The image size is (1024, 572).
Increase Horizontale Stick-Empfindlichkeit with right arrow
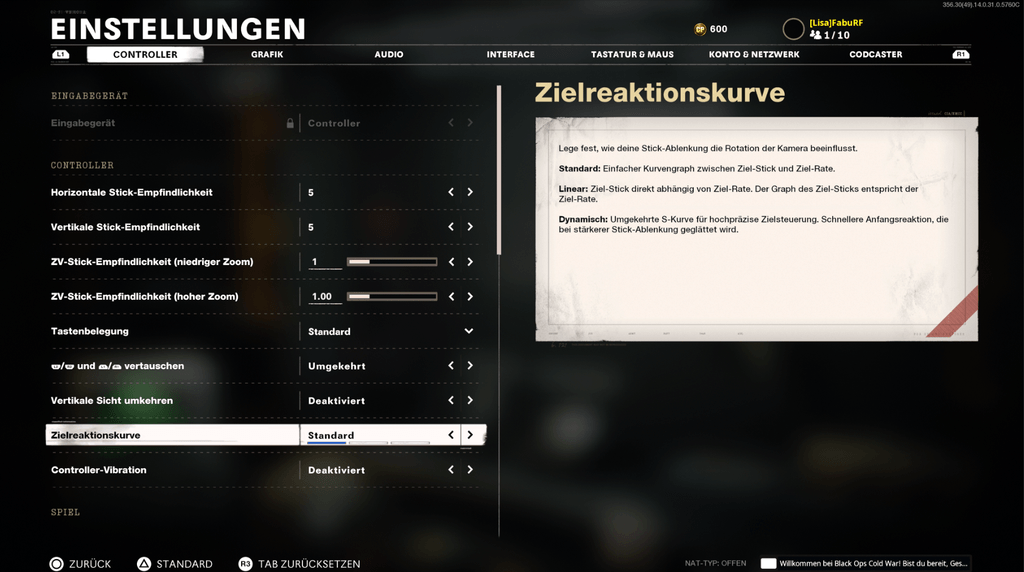(x=470, y=192)
